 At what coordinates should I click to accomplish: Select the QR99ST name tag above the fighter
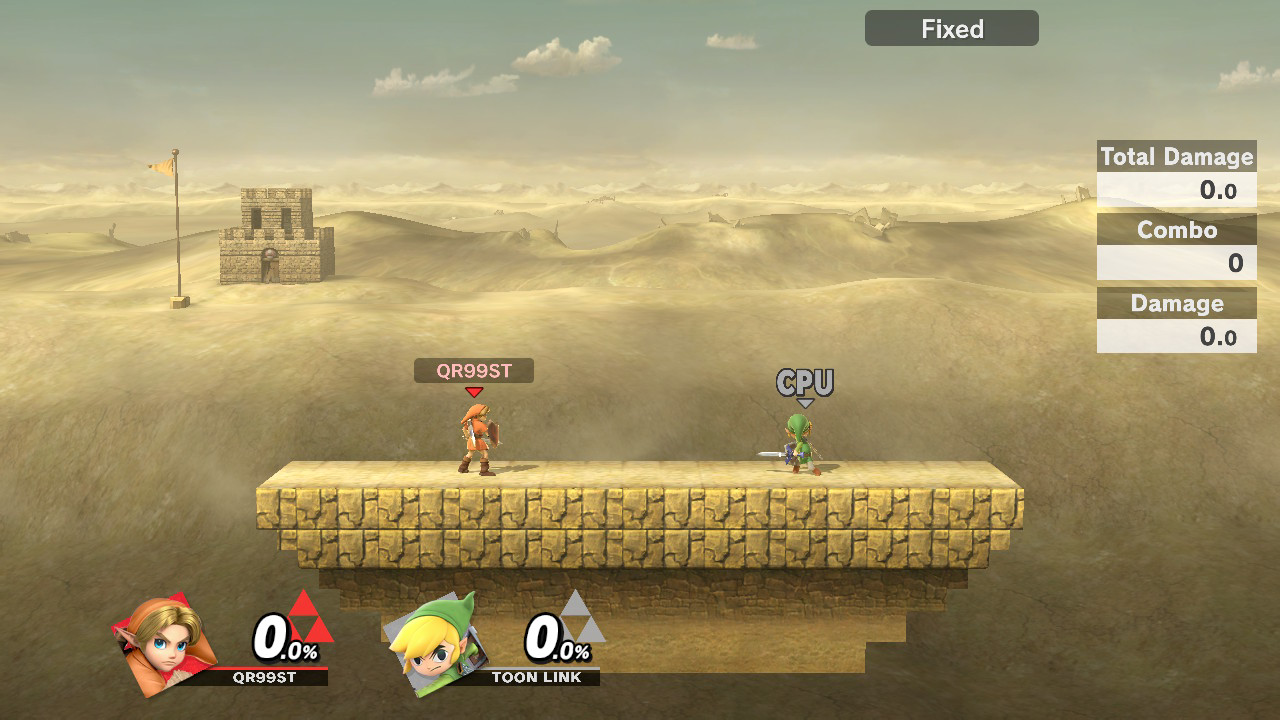coord(474,371)
